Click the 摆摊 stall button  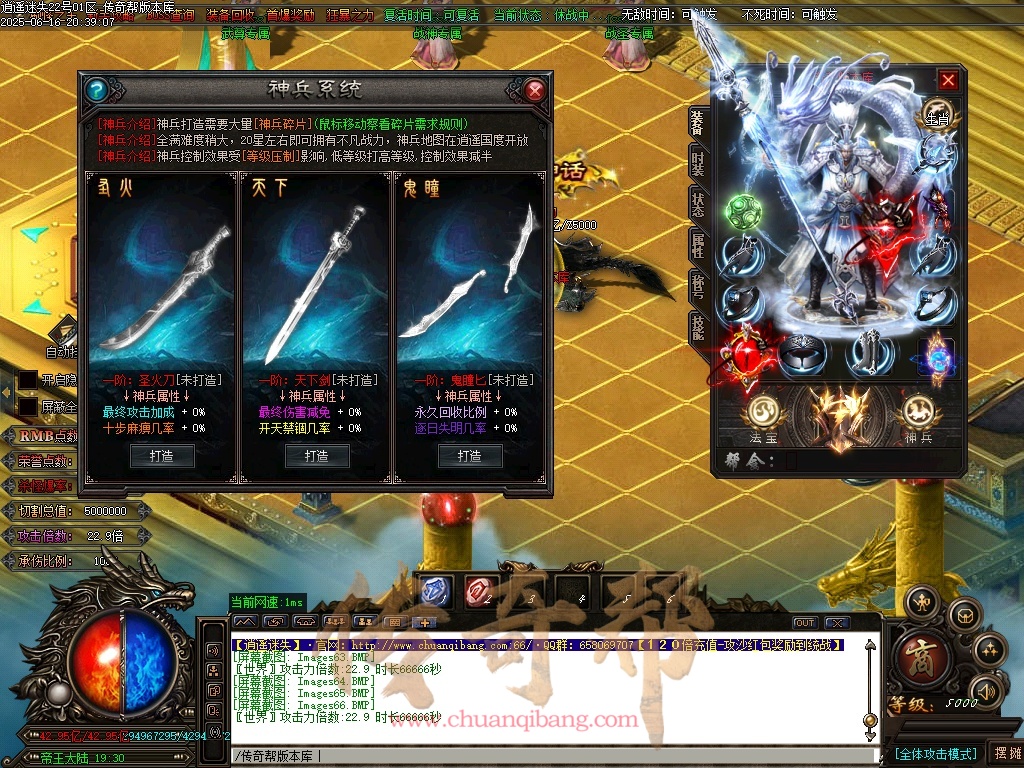click(1004, 753)
